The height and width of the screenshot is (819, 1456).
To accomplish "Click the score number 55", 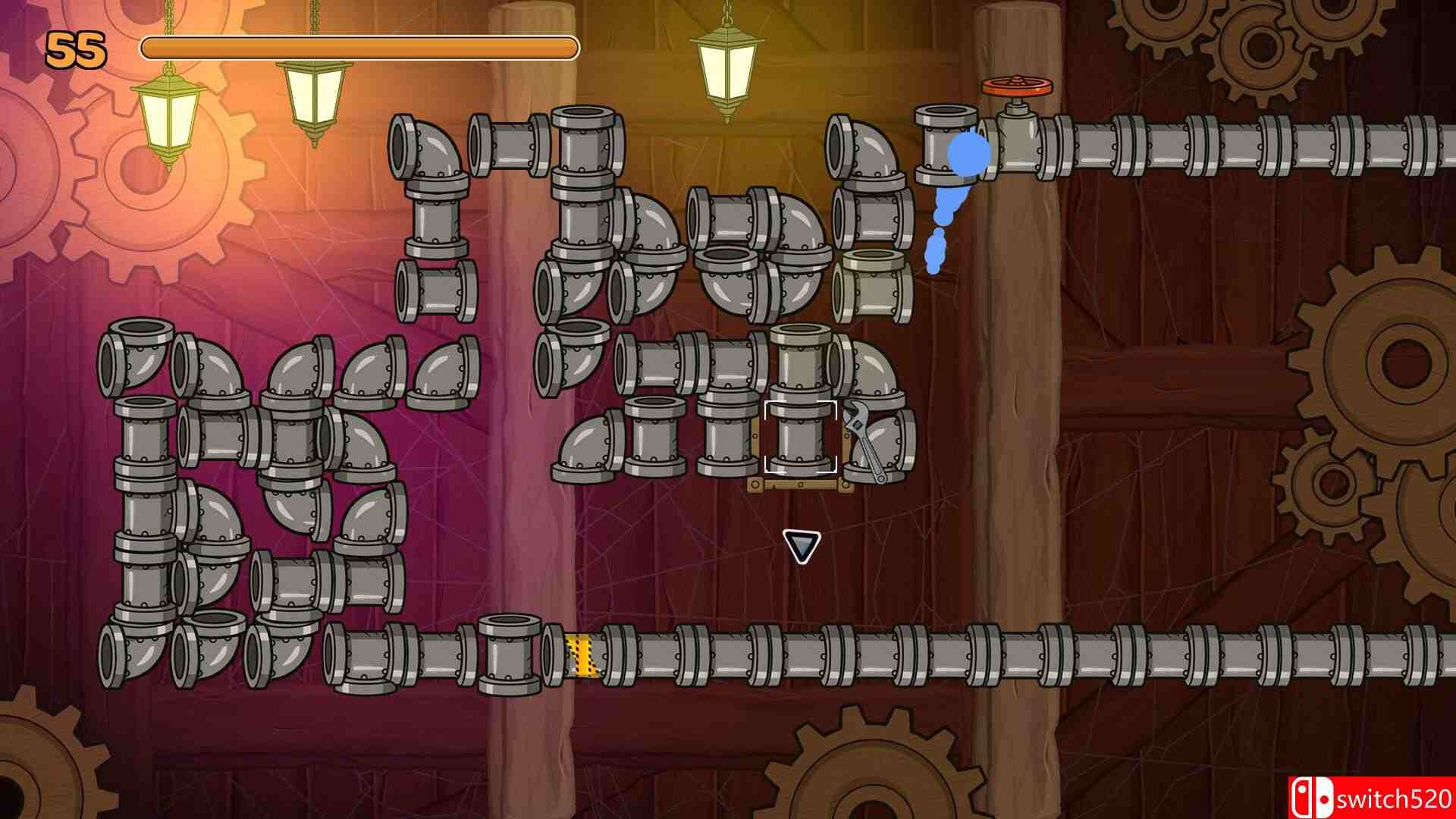I will click(76, 49).
